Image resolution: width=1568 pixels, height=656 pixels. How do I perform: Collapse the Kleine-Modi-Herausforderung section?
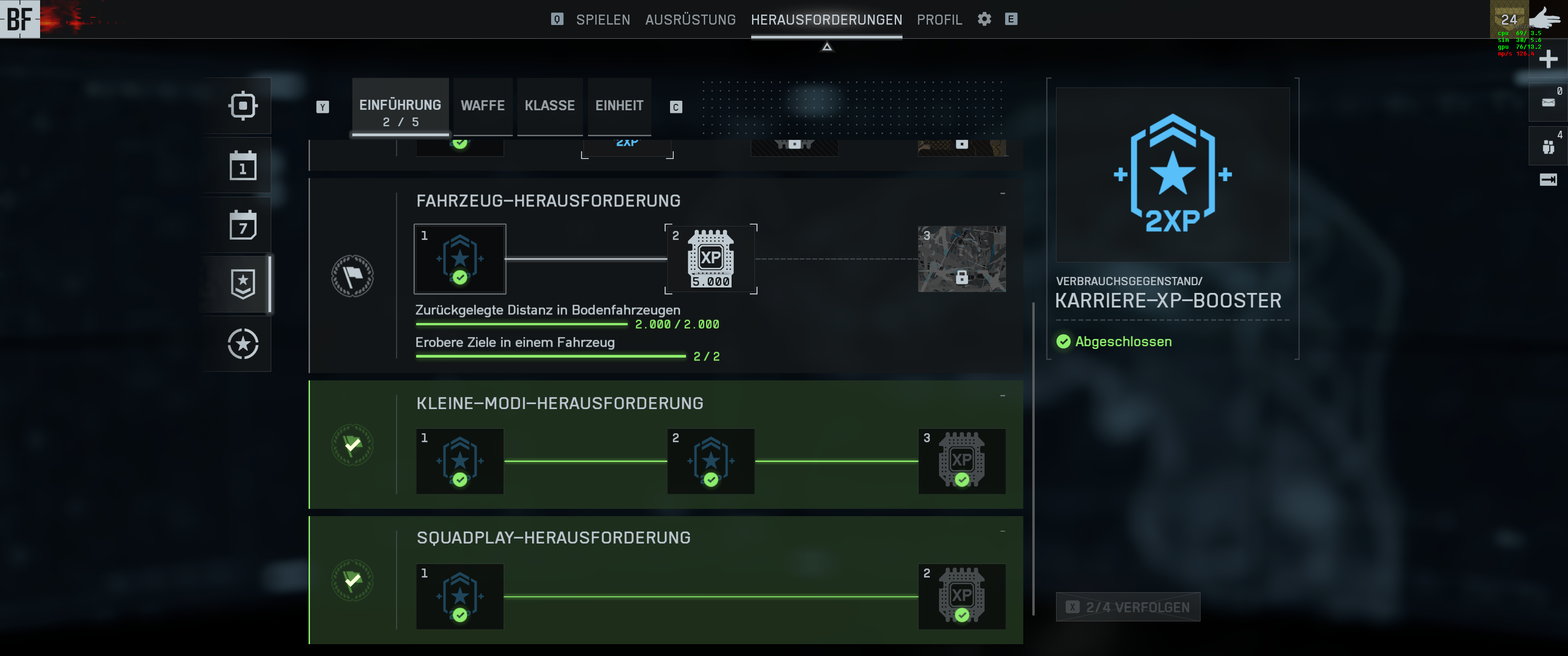pos(1002,396)
